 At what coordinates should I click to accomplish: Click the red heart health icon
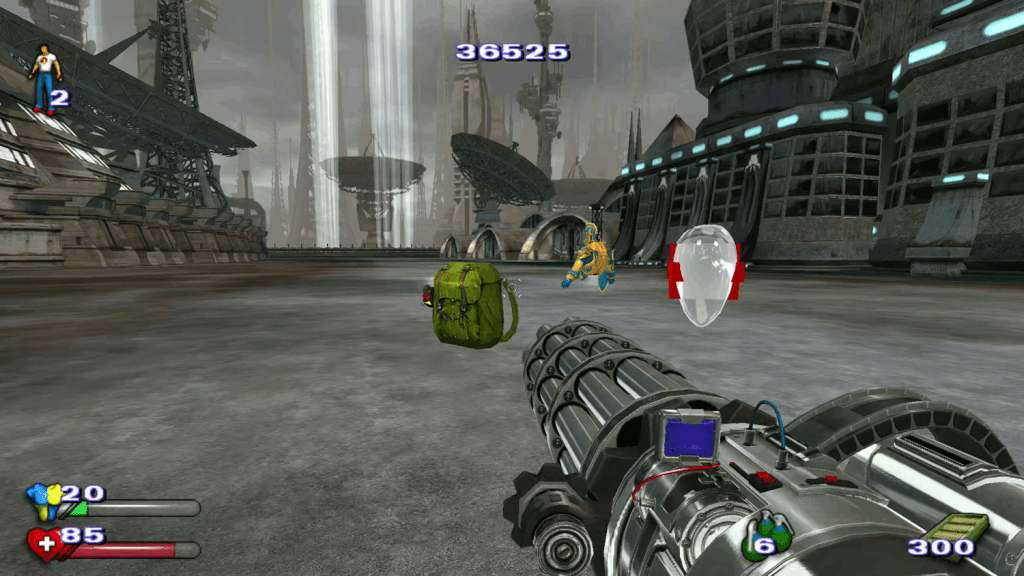tap(44, 544)
